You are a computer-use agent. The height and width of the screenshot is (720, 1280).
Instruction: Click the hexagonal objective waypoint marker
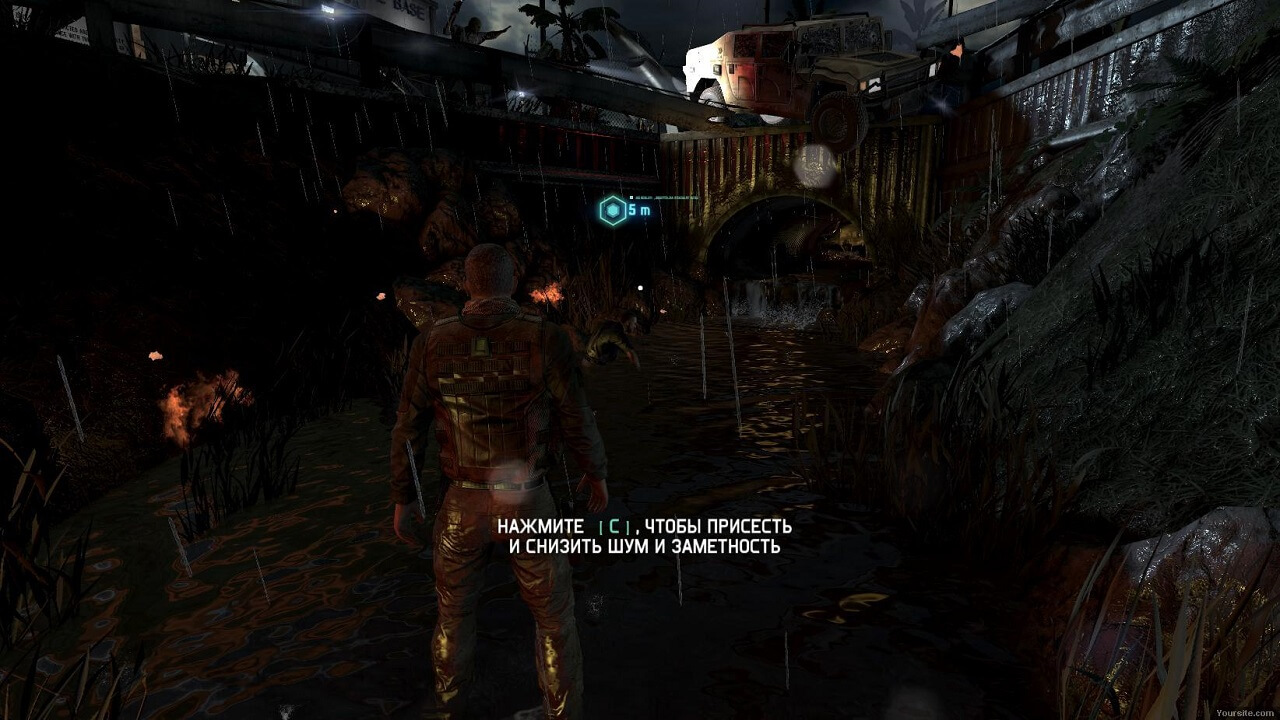click(611, 210)
